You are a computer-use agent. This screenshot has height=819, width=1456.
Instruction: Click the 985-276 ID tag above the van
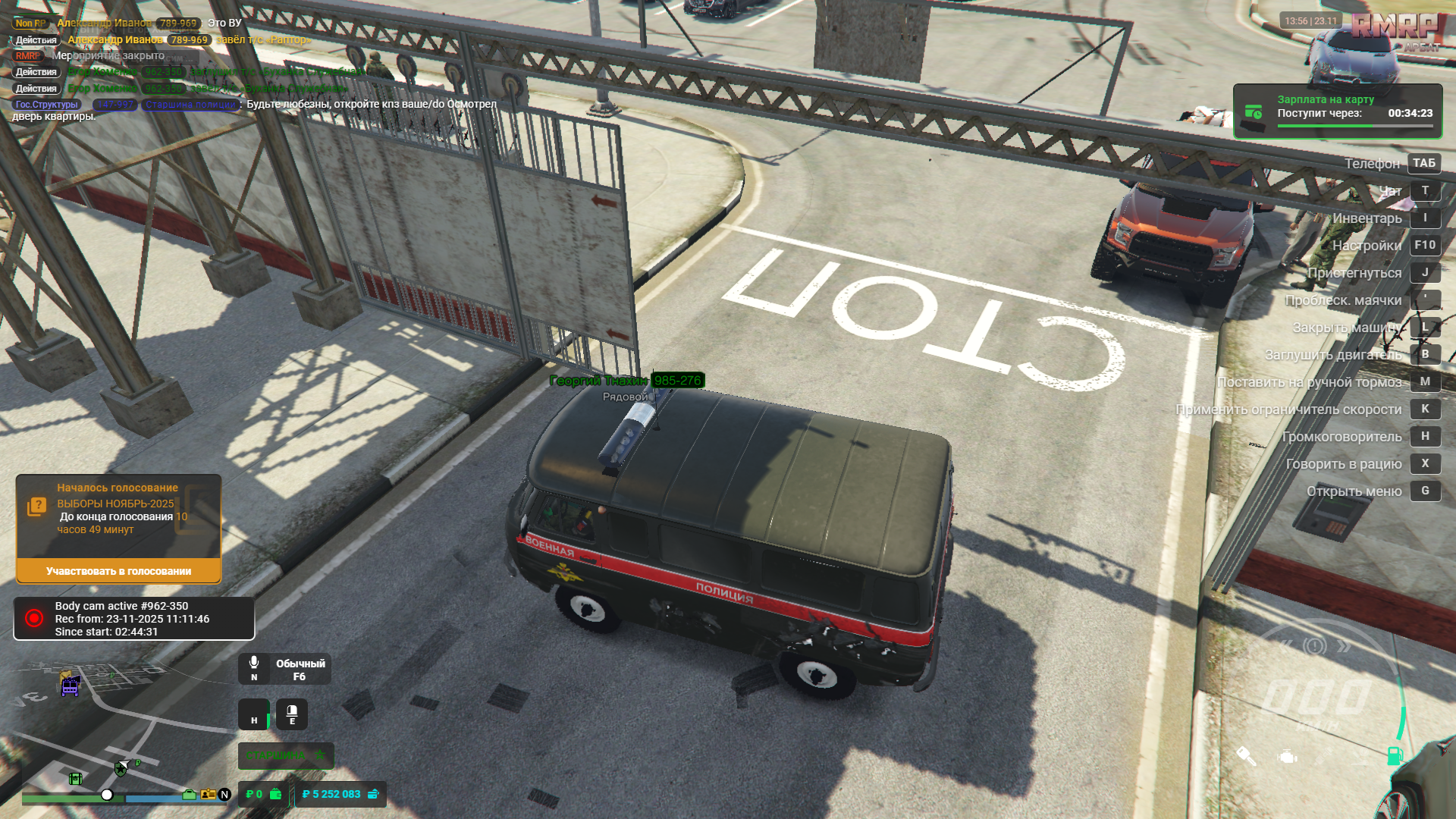click(x=679, y=381)
